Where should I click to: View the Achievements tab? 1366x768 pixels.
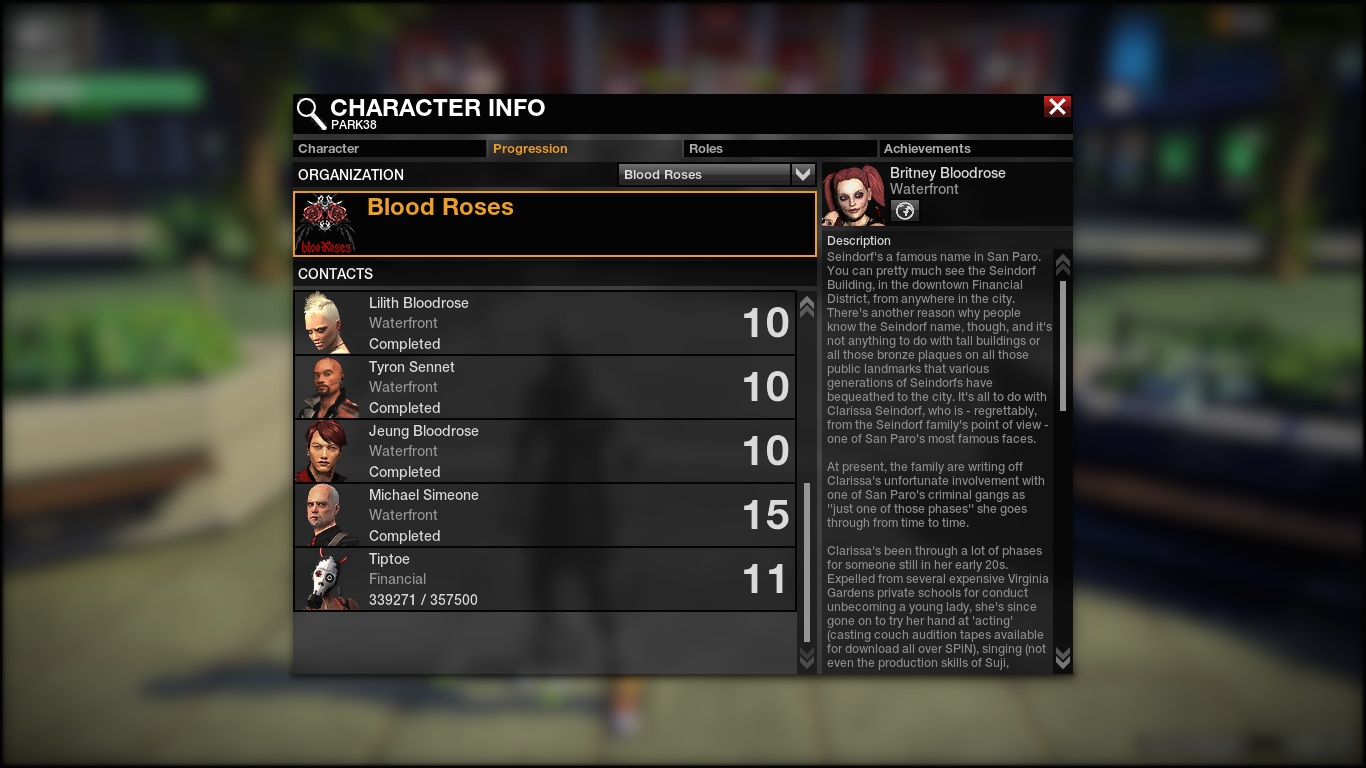[974, 149]
